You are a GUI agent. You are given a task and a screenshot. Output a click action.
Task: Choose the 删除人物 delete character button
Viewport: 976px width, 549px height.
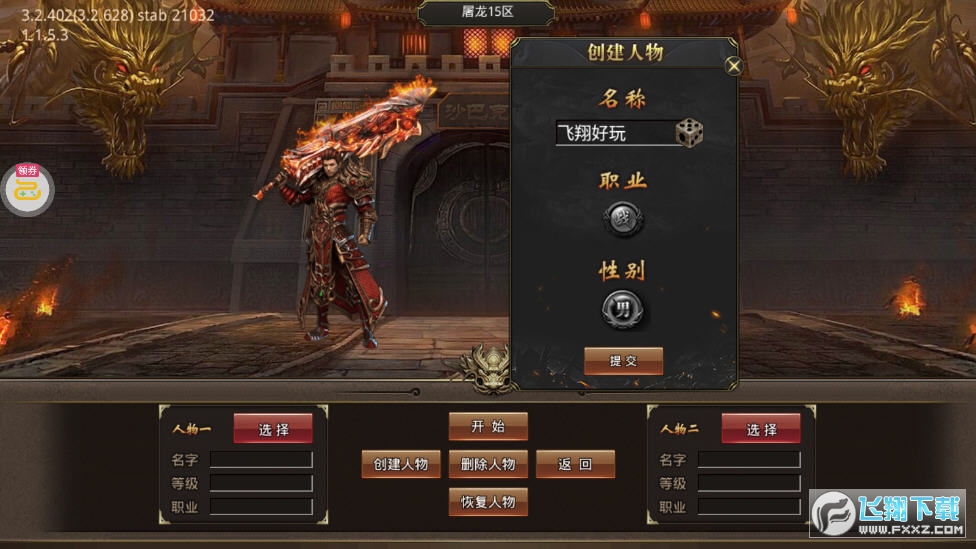point(488,464)
